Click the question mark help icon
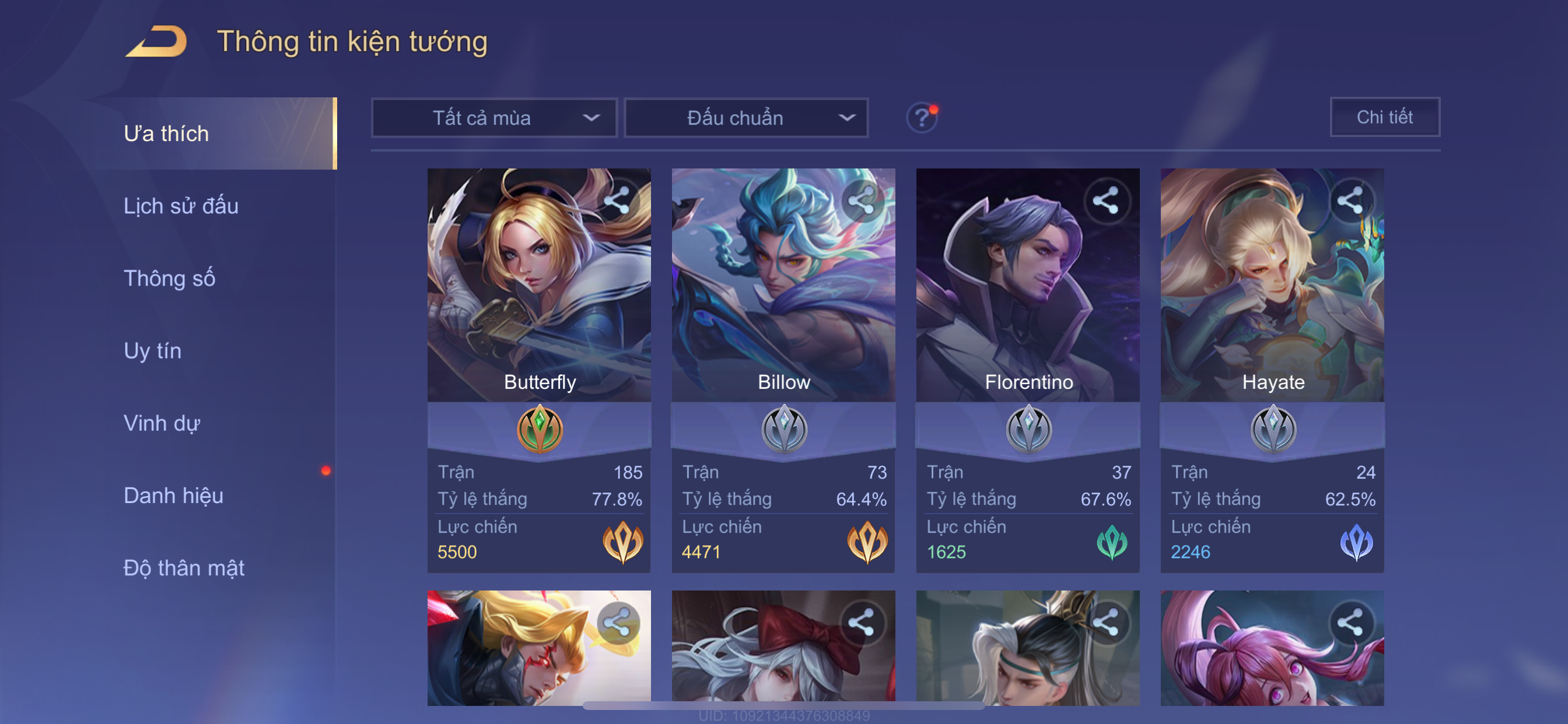This screenshot has width=1568, height=724. point(922,117)
